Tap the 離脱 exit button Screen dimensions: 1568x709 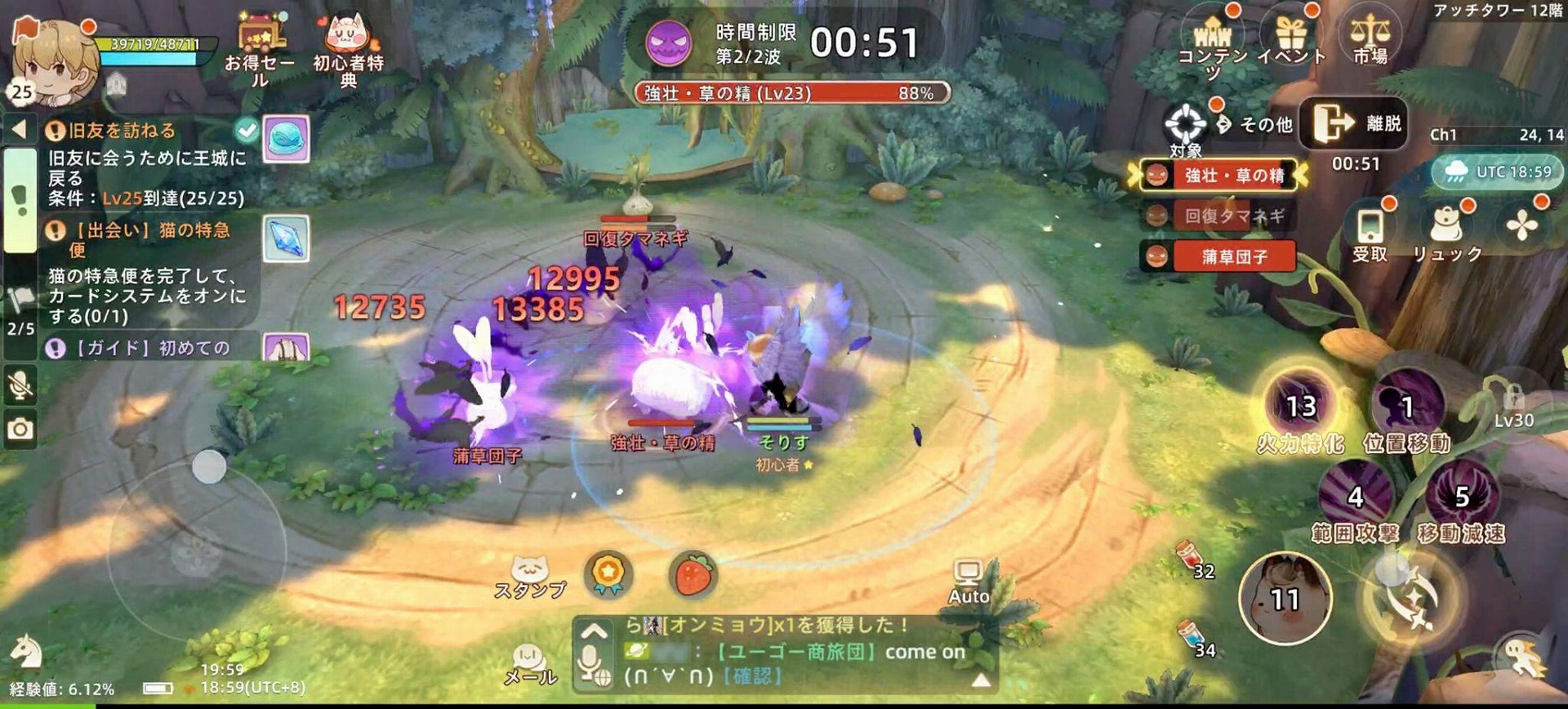point(1353,123)
